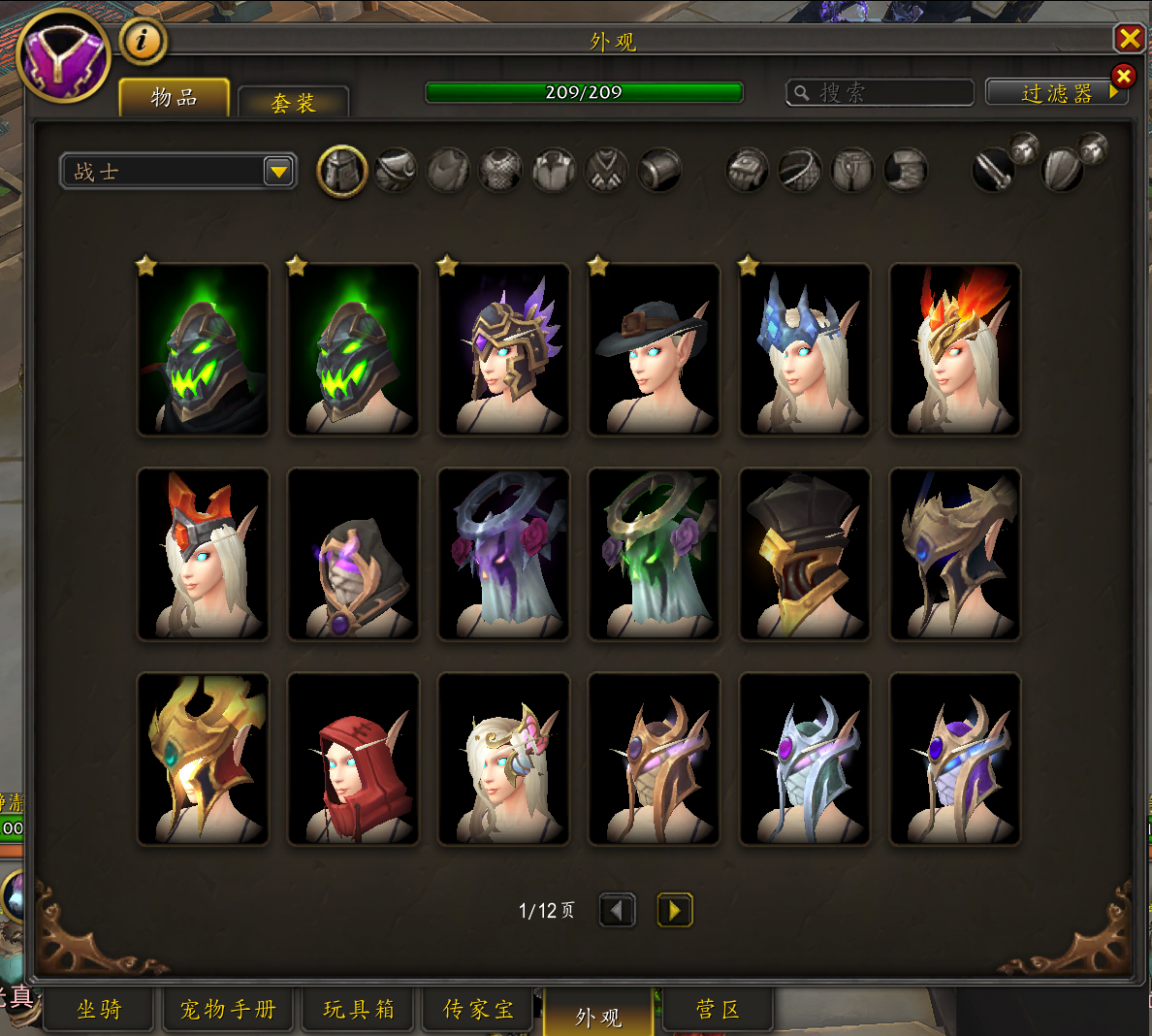Close the 外观 appearance window

point(1130,39)
